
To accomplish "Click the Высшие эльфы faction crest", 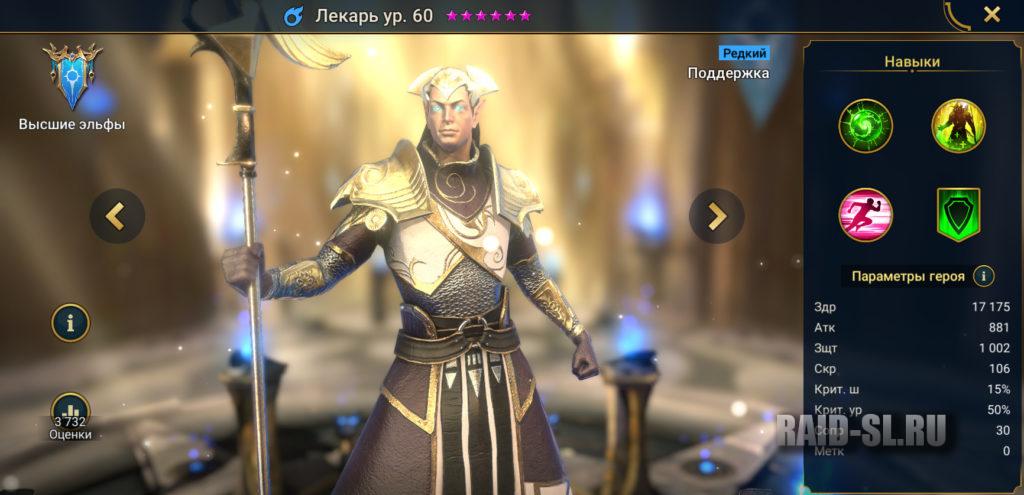I will click(x=71, y=79).
